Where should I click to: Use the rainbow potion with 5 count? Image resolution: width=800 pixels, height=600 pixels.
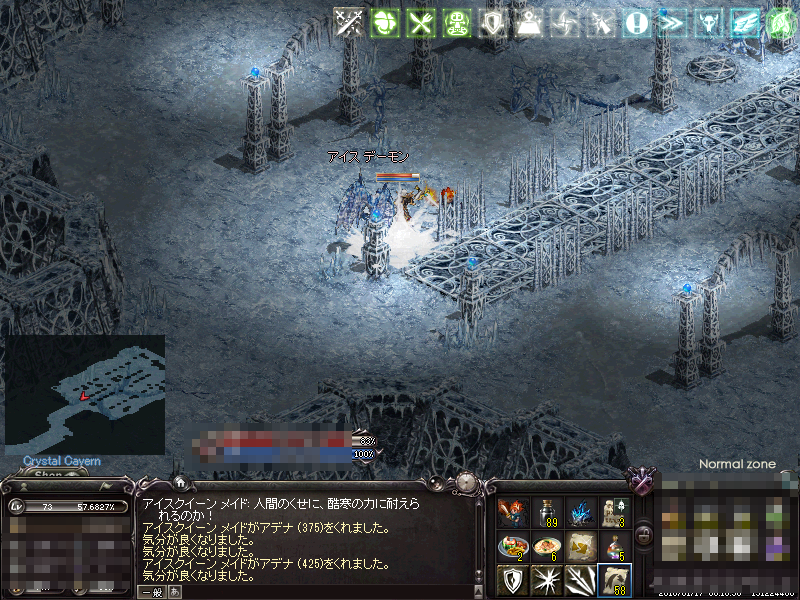[x=614, y=547]
